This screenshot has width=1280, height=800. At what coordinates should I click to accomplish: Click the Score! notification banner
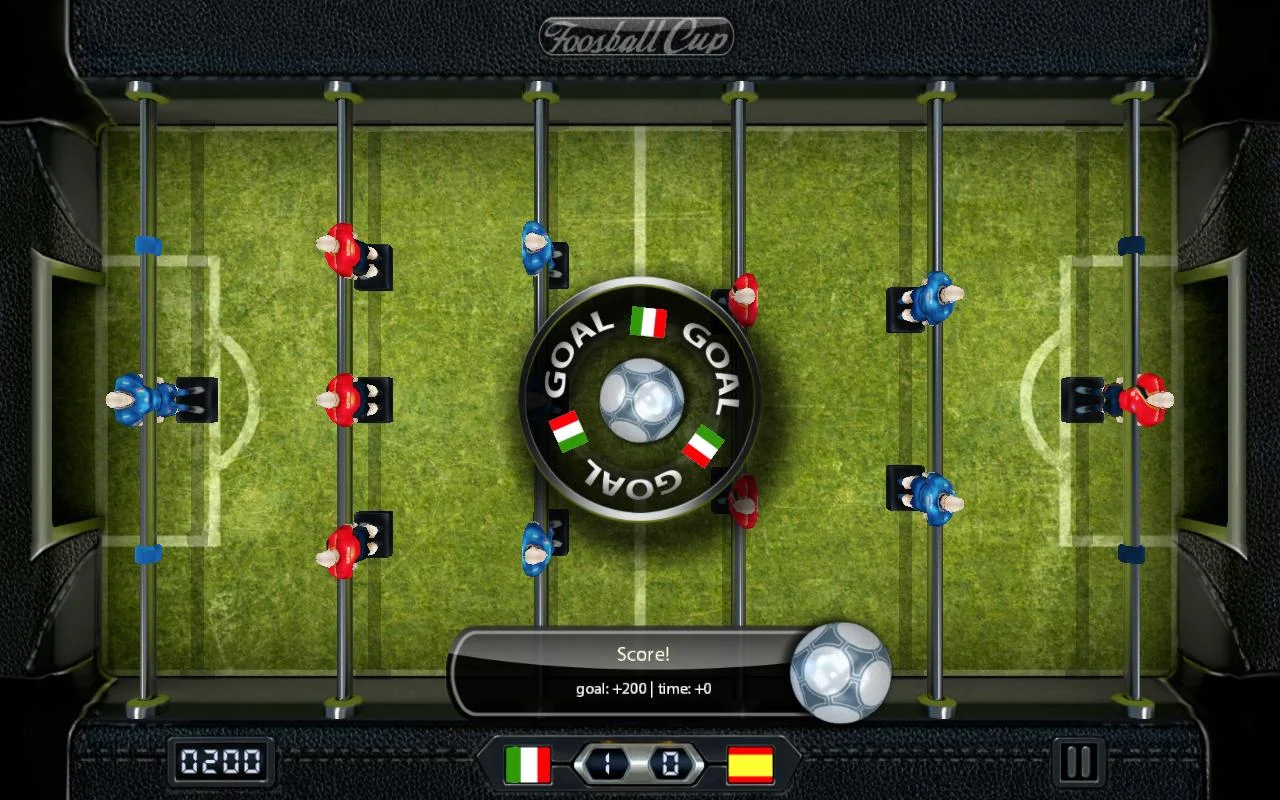coord(643,655)
